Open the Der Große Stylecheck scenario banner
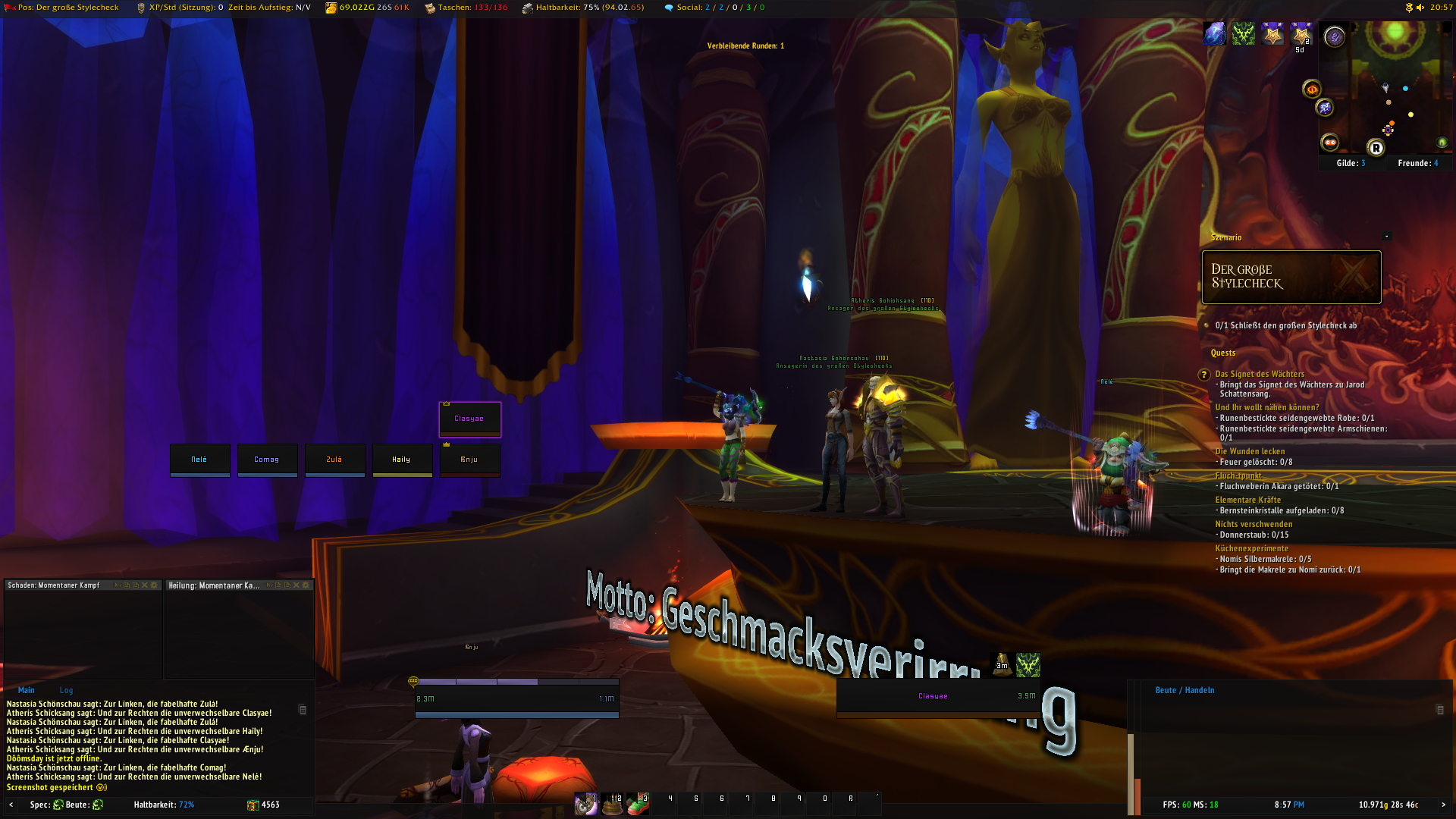The height and width of the screenshot is (819, 1456). click(x=1291, y=277)
